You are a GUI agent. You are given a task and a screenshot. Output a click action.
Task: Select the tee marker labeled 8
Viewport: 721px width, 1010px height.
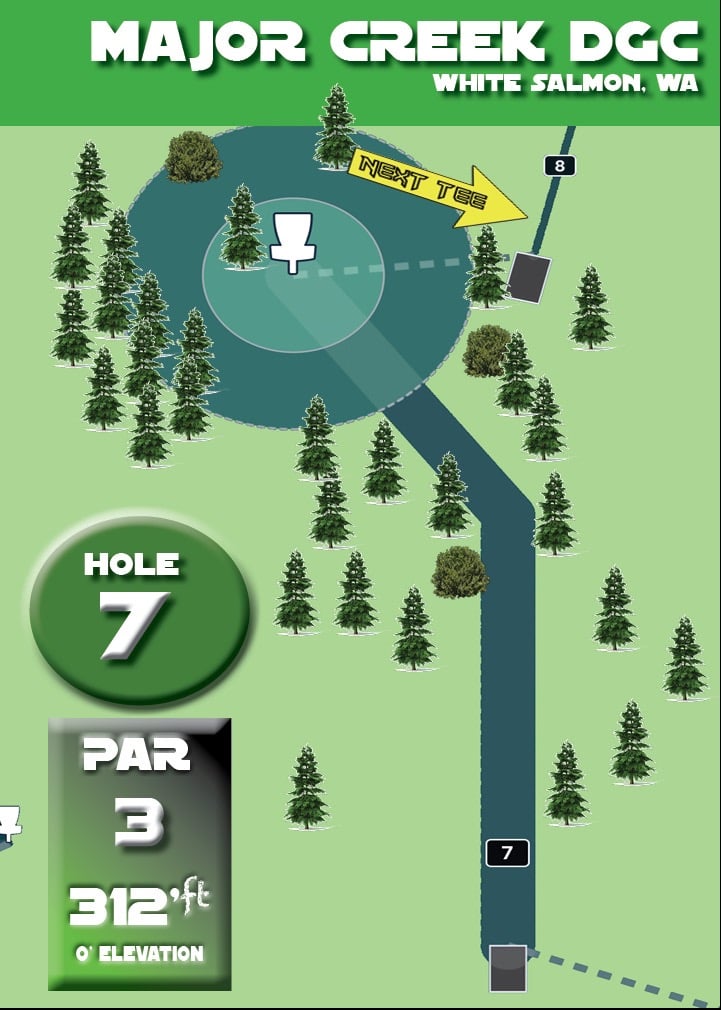[560, 166]
